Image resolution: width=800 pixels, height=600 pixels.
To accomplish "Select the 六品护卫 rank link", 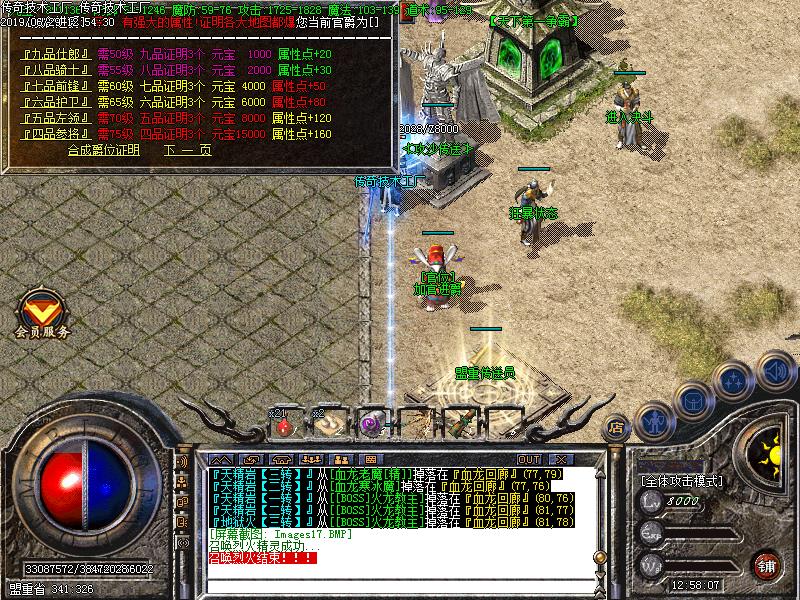I will [57, 101].
